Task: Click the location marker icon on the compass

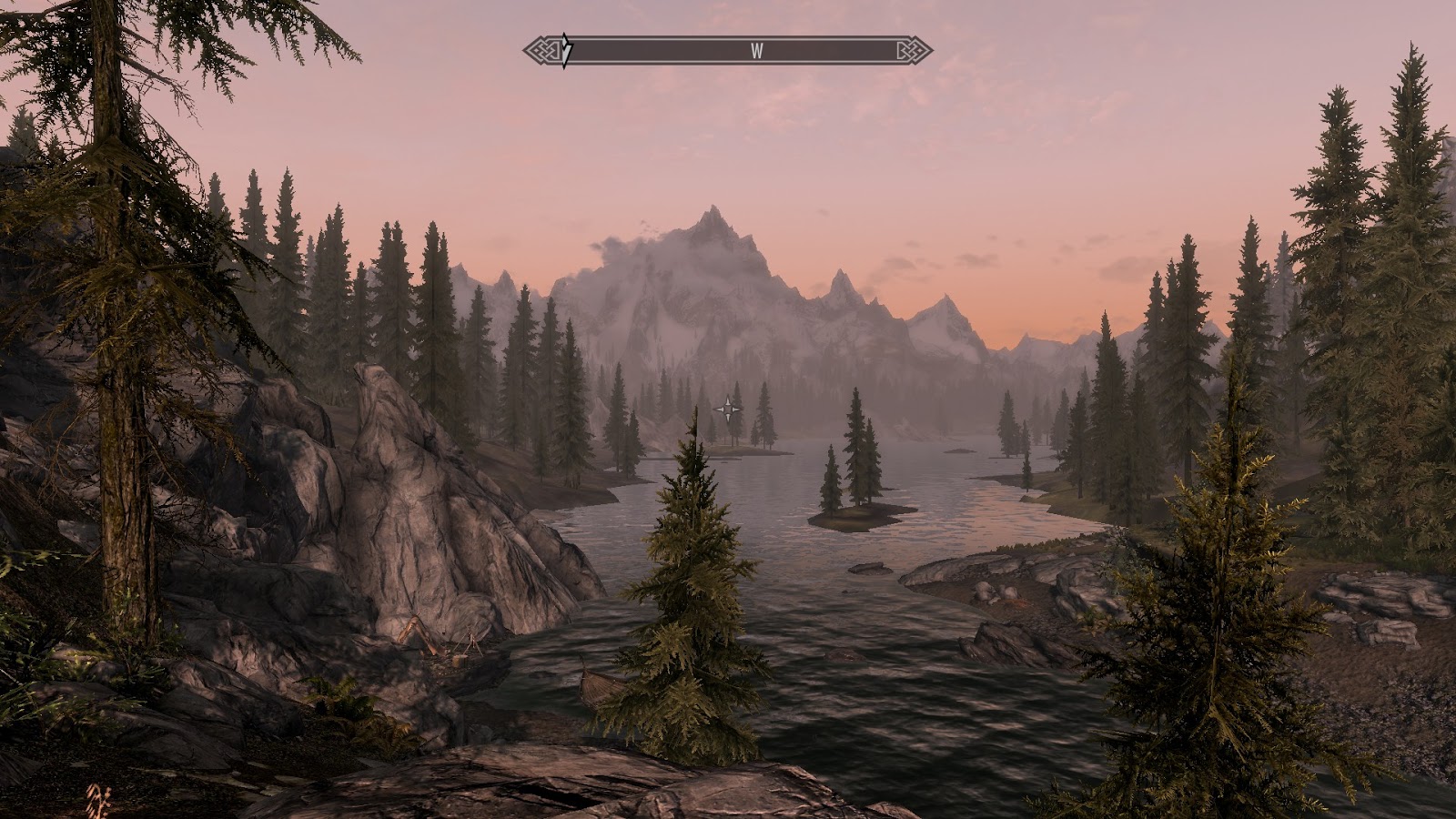Action: point(566,50)
